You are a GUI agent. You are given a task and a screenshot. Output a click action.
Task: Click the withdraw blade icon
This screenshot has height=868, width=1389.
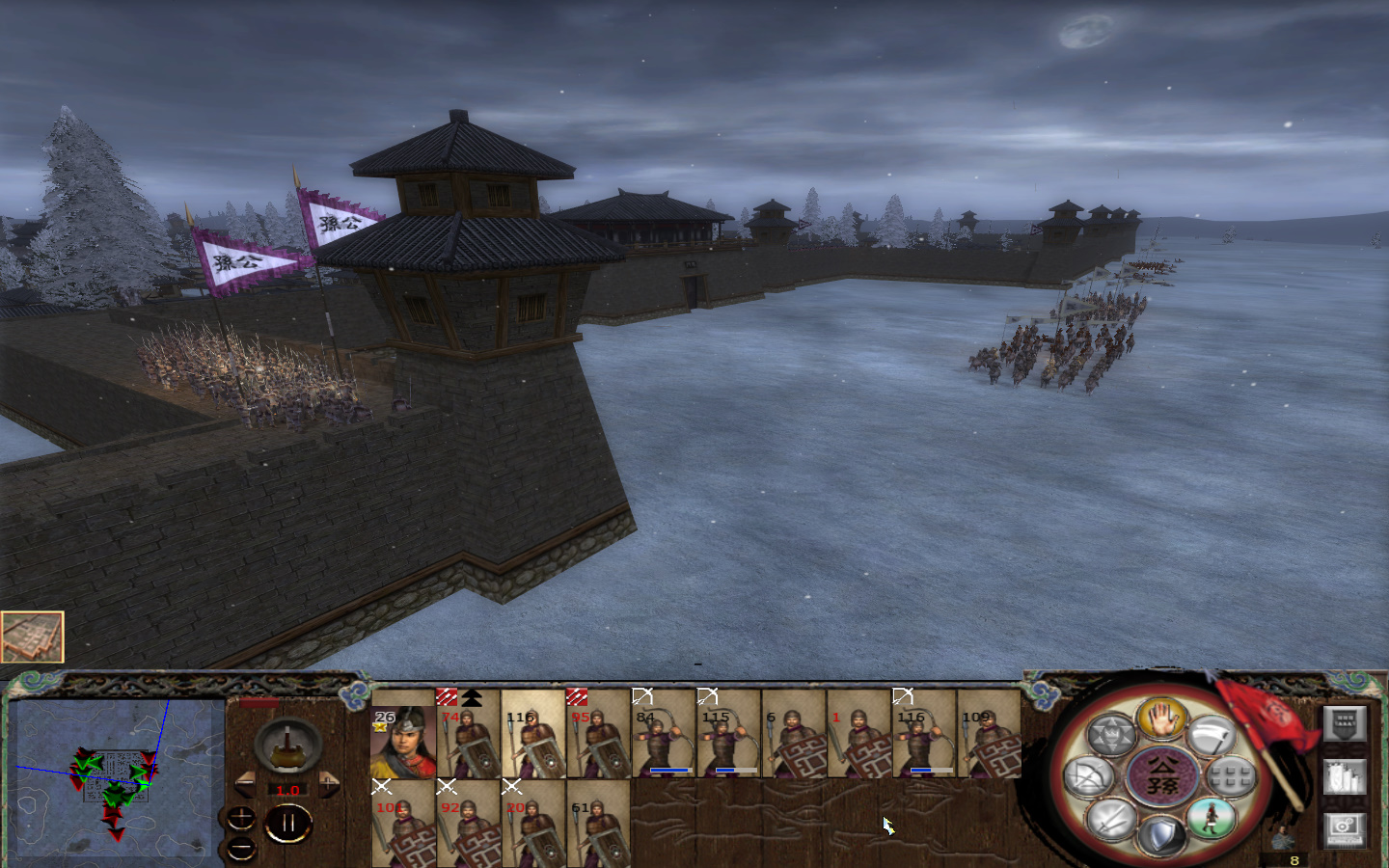coord(1211,733)
